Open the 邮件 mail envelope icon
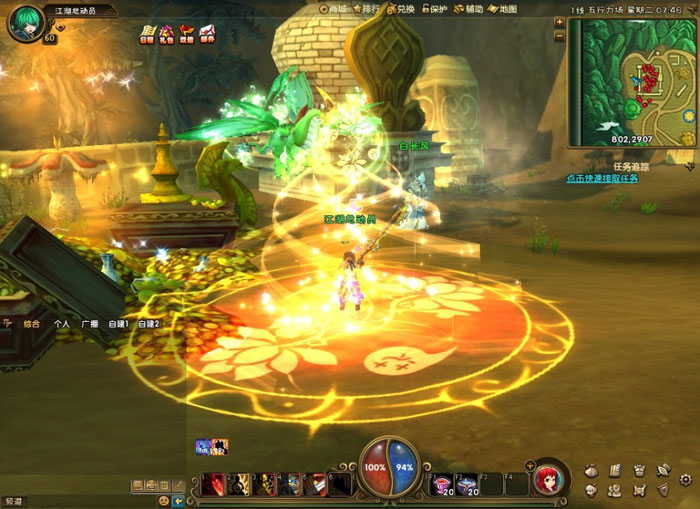Image resolution: width=700 pixels, height=509 pixels. pos(207,34)
